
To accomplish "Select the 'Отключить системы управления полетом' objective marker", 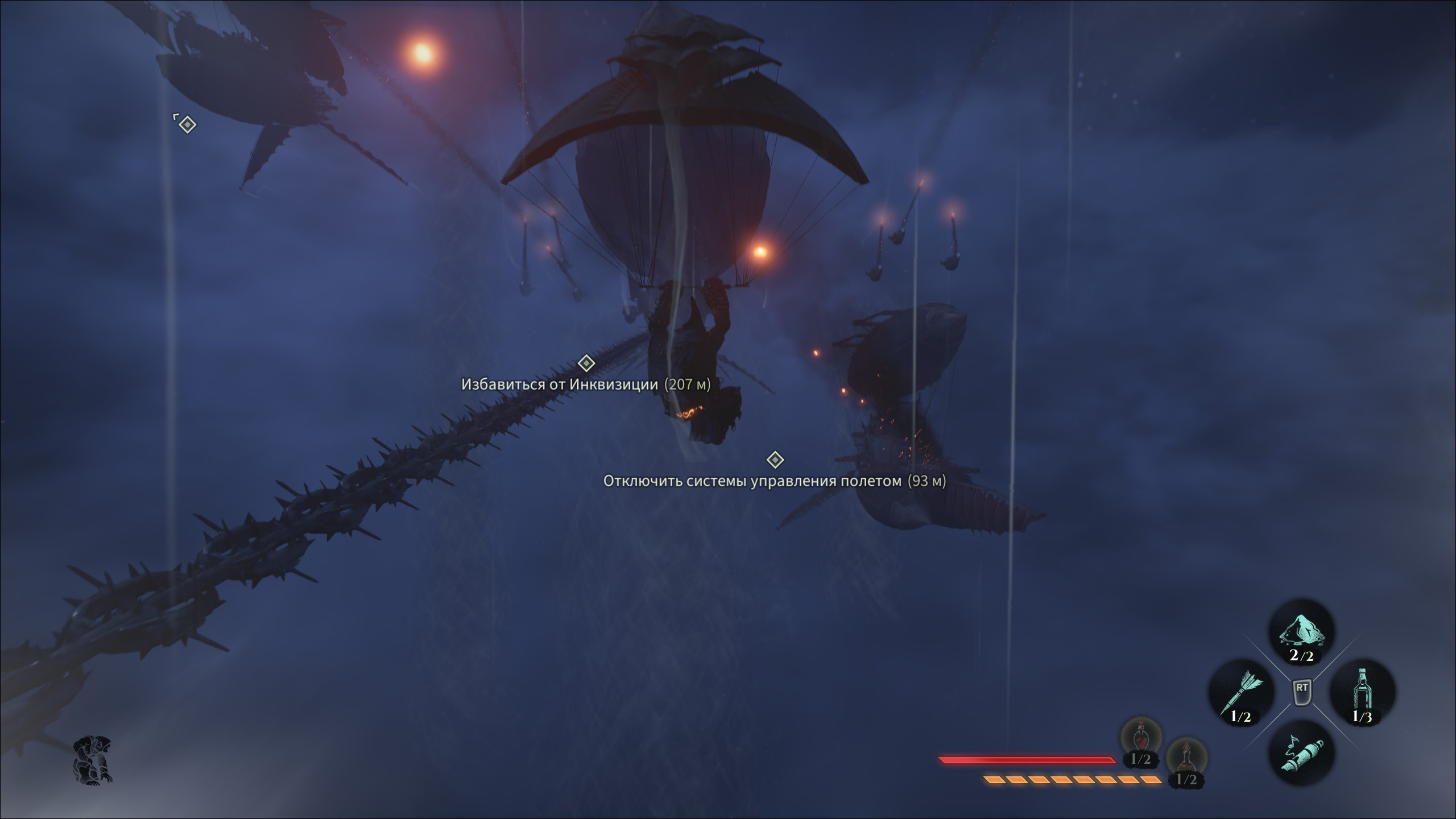I will 775,459.
